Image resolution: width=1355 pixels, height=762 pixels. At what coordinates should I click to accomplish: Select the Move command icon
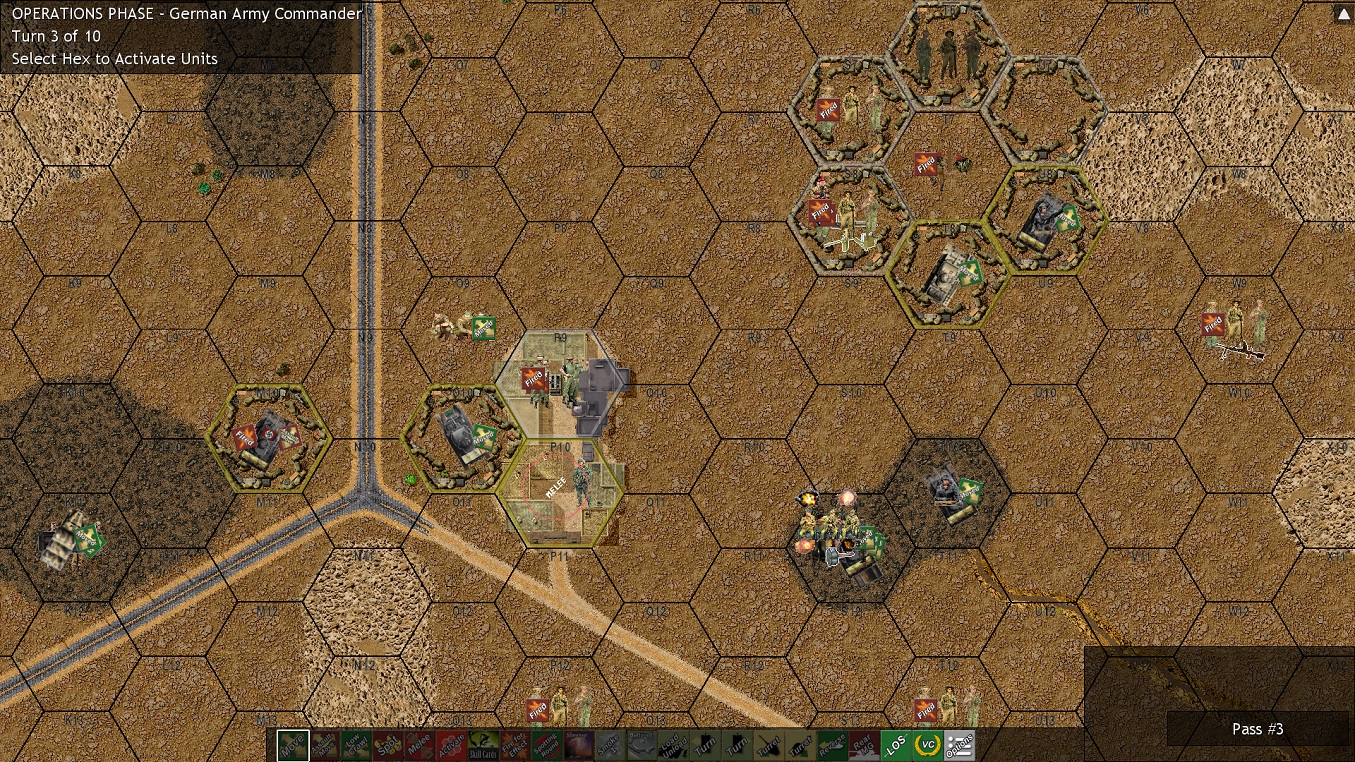pos(293,745)
